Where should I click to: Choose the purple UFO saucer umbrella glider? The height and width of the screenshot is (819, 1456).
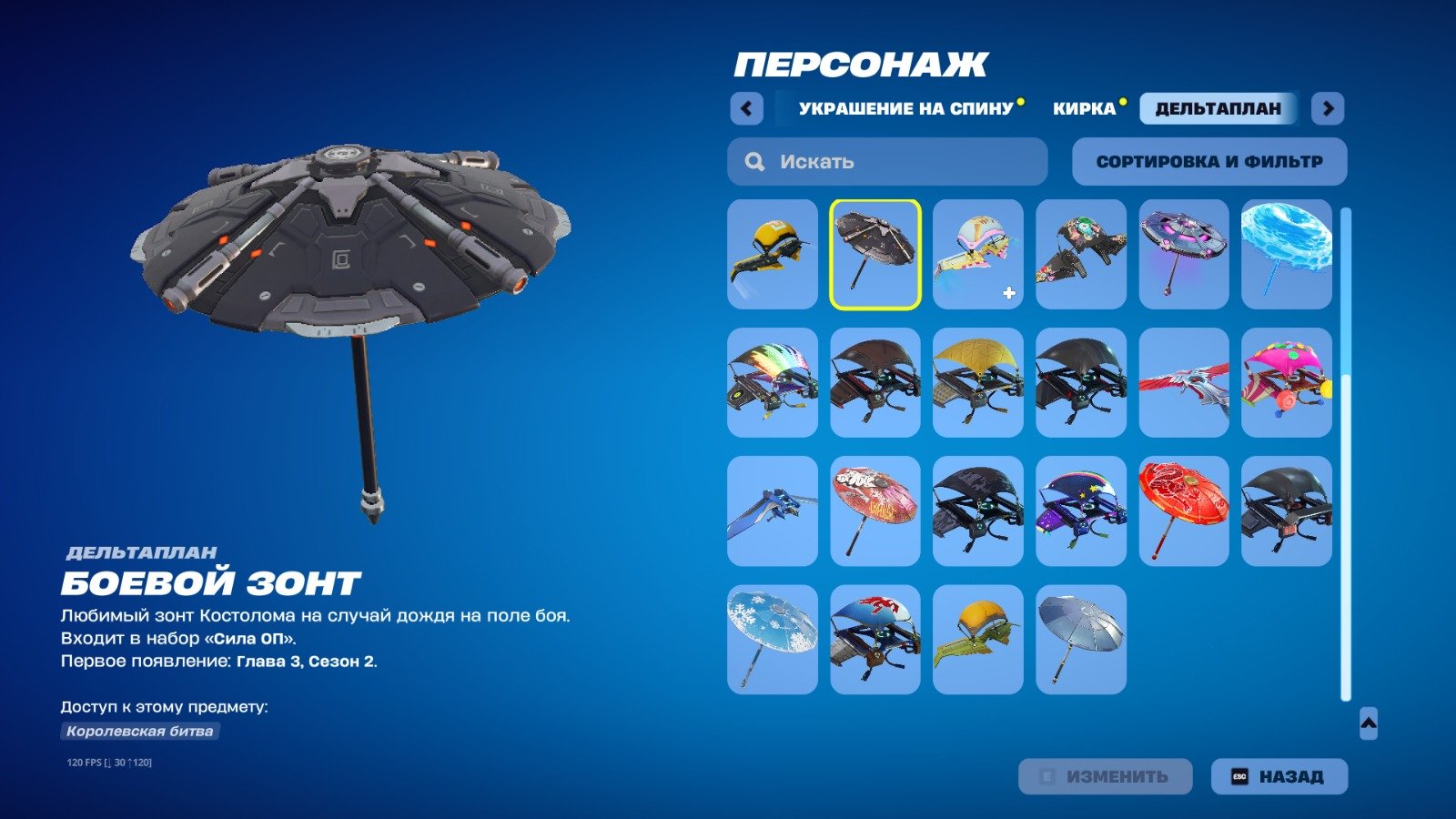tap(1183, 253)
